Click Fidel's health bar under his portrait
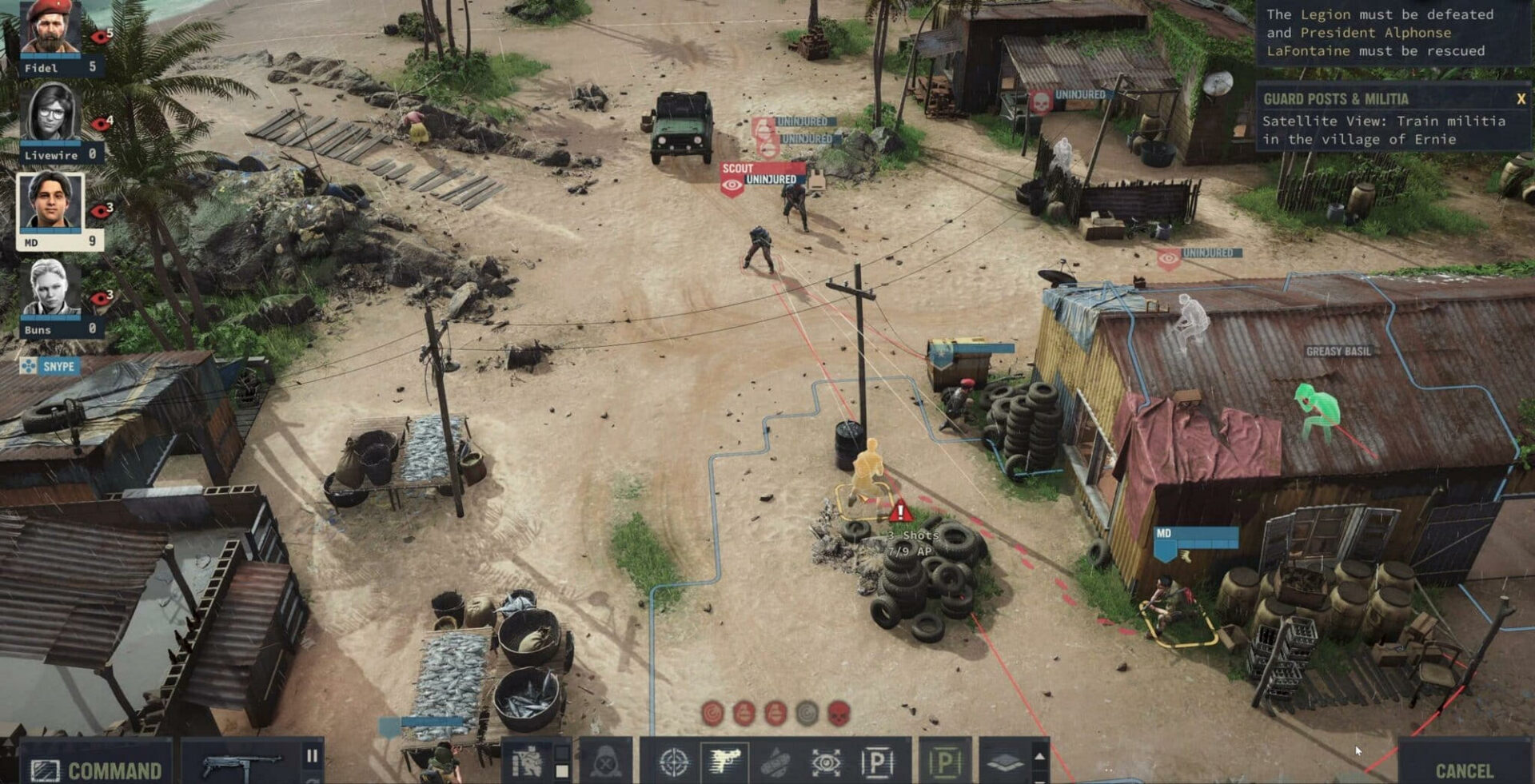The height and width of the screenshot is (784, 1535). click(51, 56)
